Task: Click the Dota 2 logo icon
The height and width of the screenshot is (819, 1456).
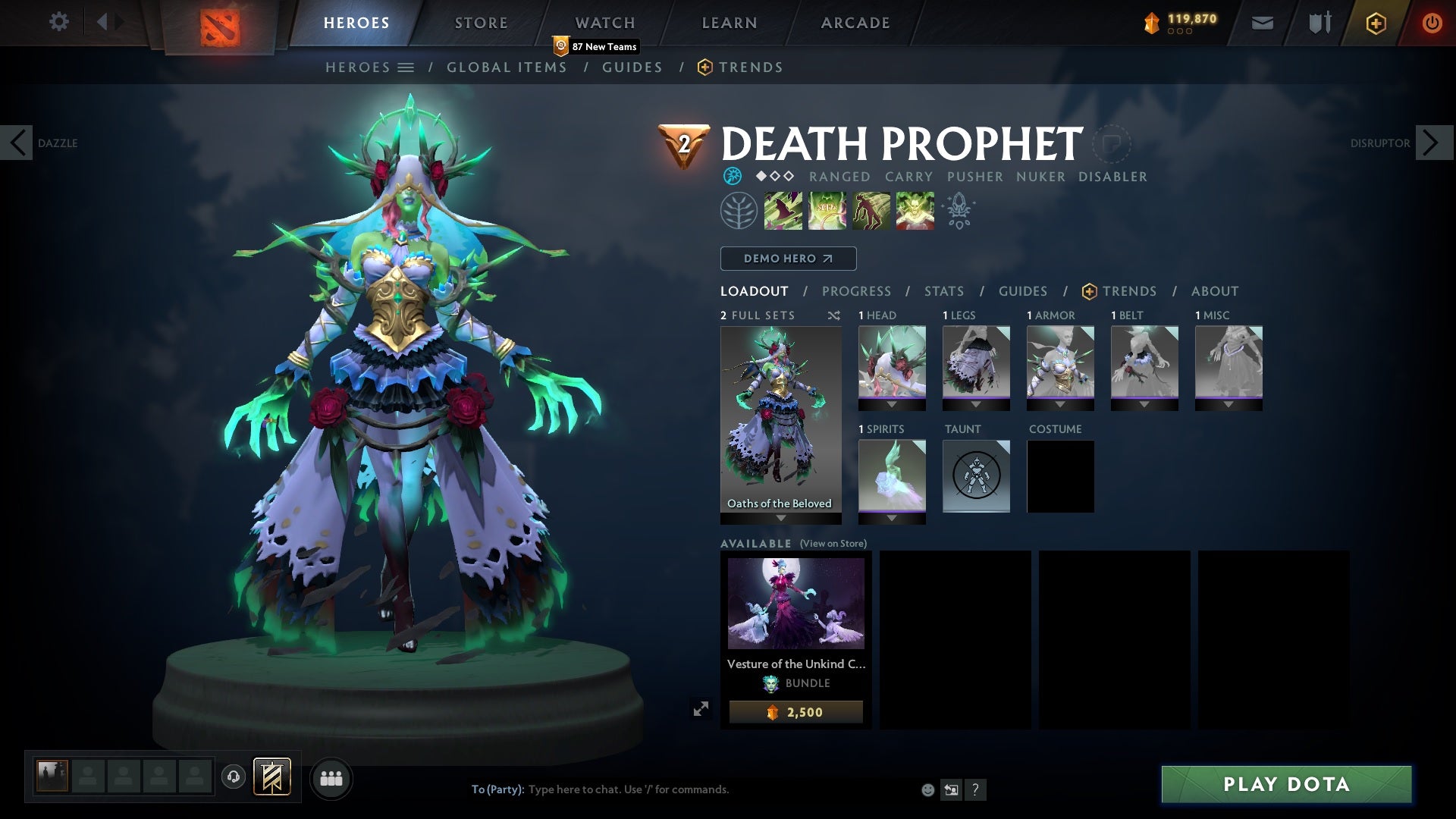Action: 220,23
